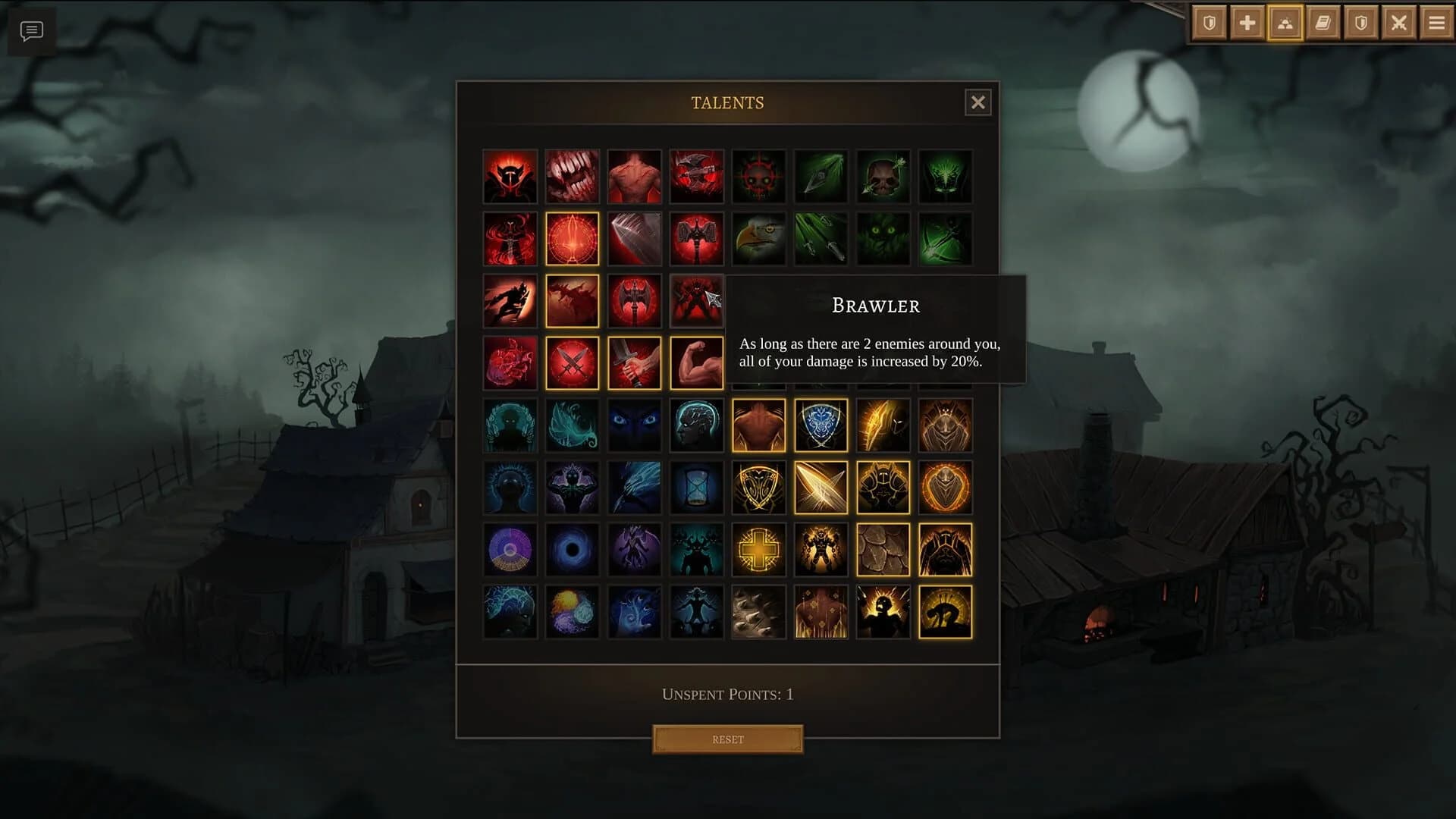Select the skull pierced by arrow talent

(883, 176)
